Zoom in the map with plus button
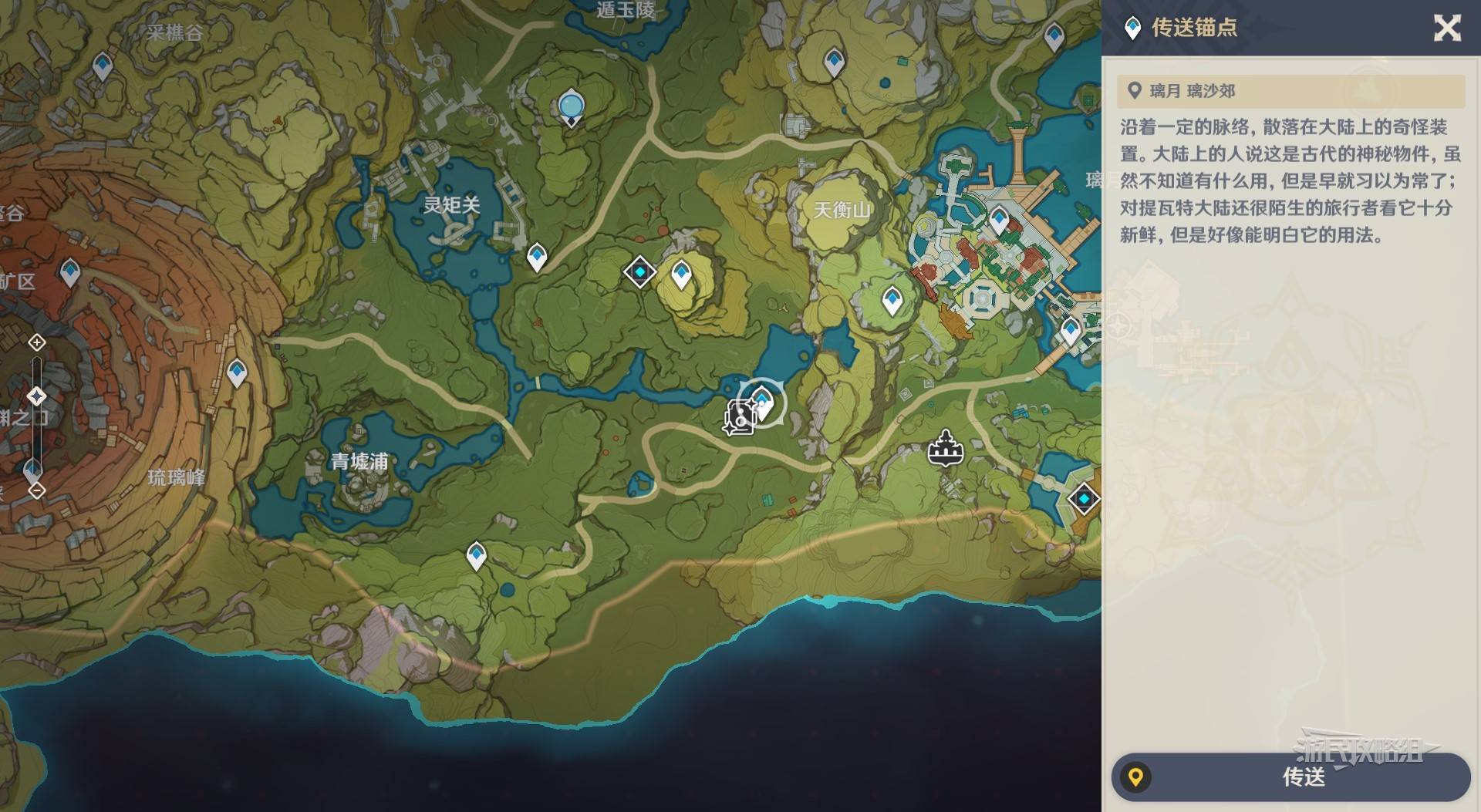Viewport: 1481px width, 812px height. (36, 342)
